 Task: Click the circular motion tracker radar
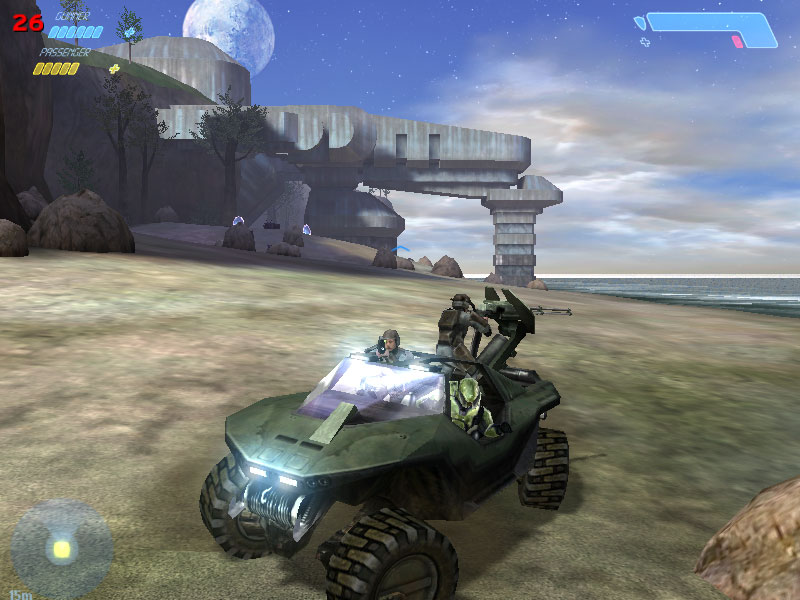(x=61, y=547)
